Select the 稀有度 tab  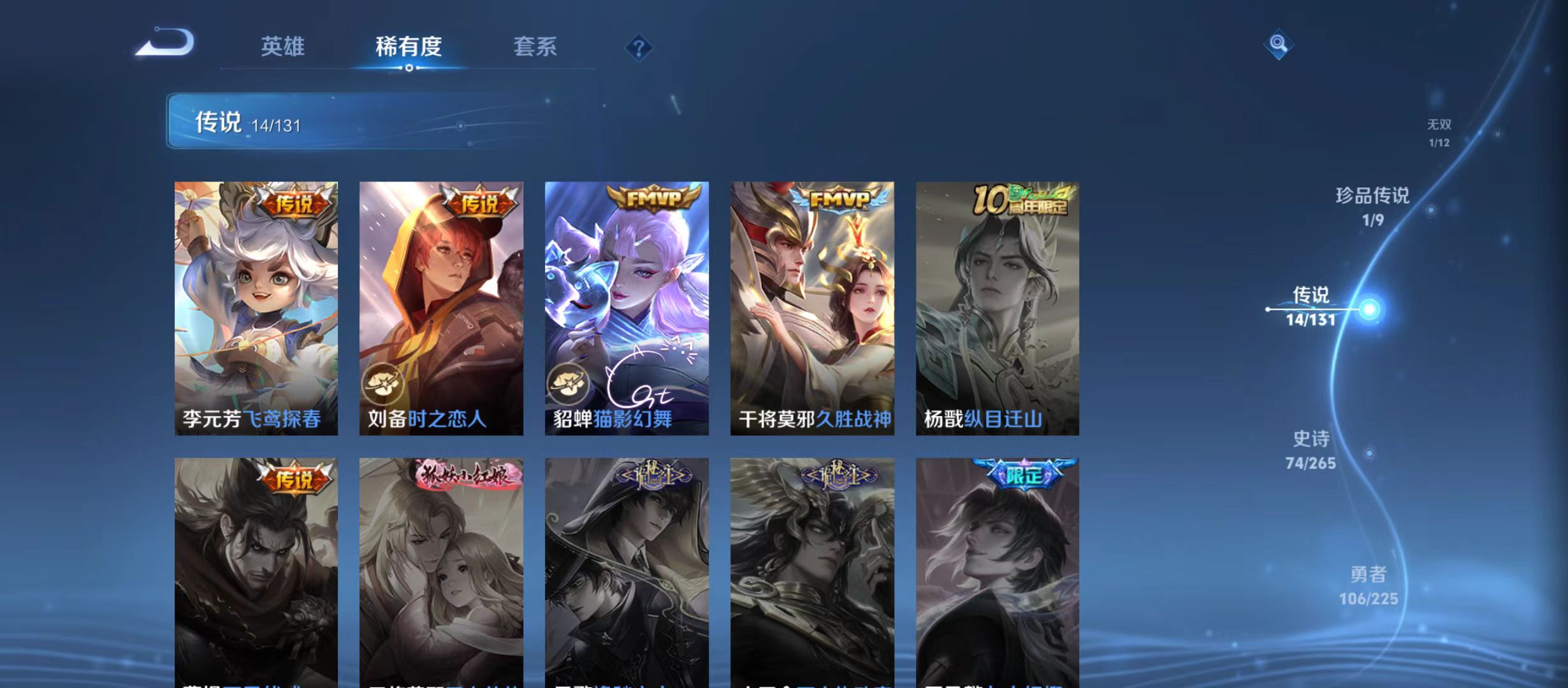410,47
